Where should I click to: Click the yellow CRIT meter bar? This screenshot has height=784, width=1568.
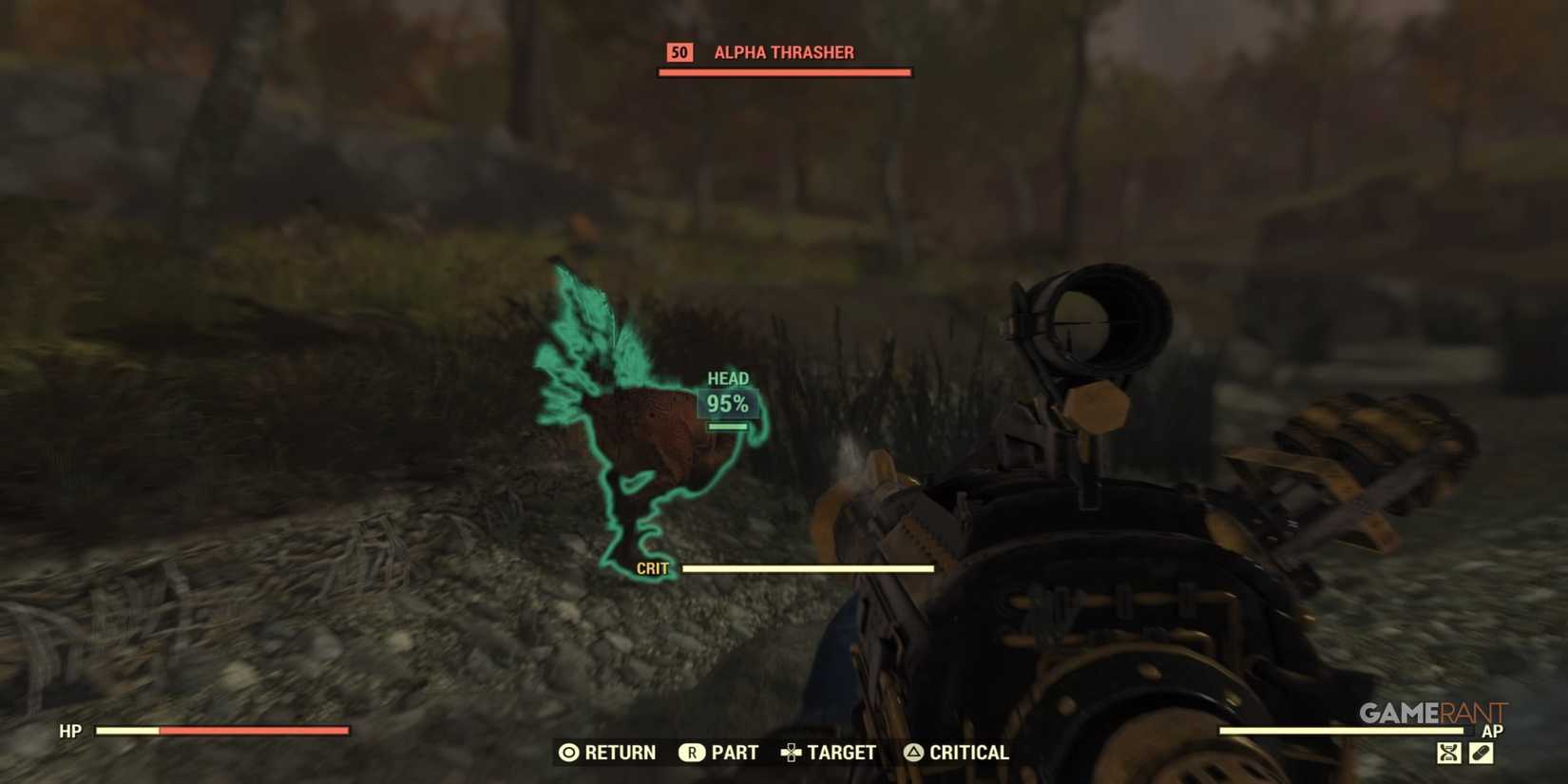click(808, 567)
